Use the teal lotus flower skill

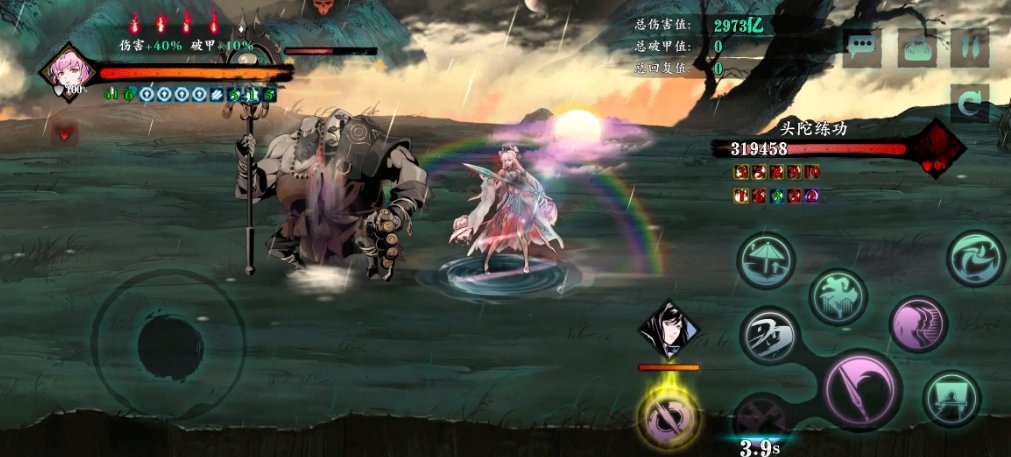[x=838, y=296]
